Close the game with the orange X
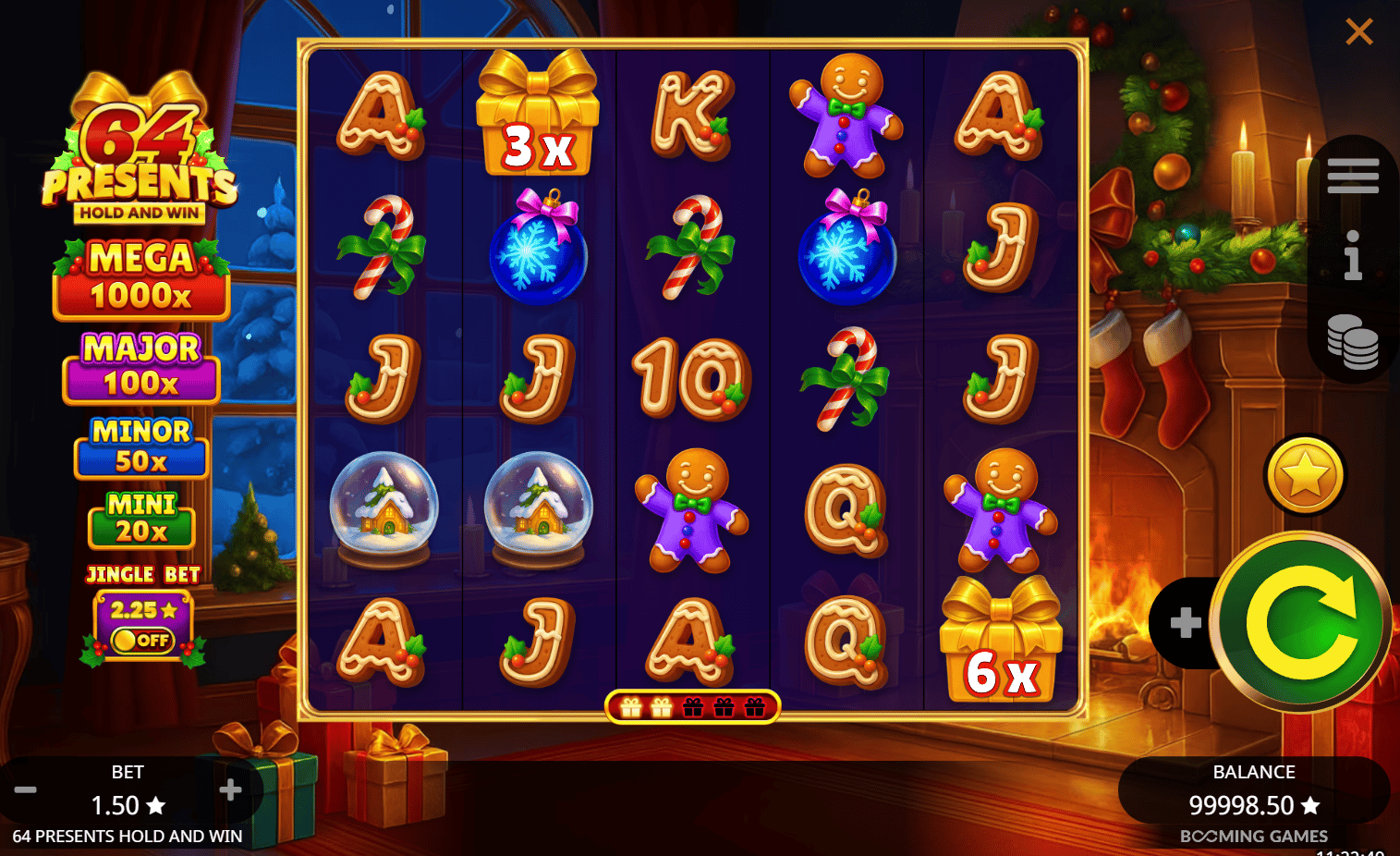 click(x=1358, y=32)
